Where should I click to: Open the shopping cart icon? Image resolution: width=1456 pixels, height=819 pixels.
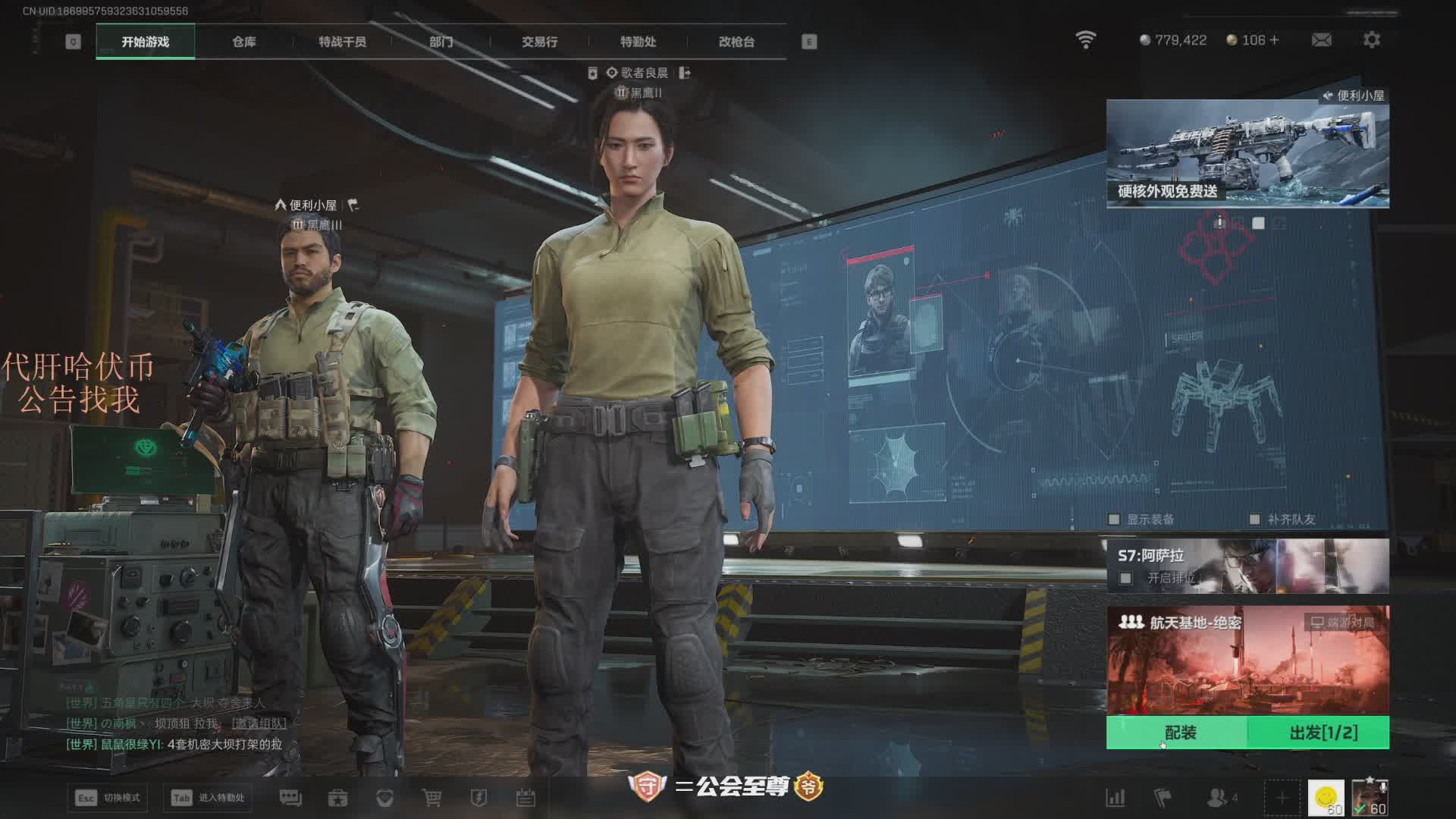coord(431,798)
